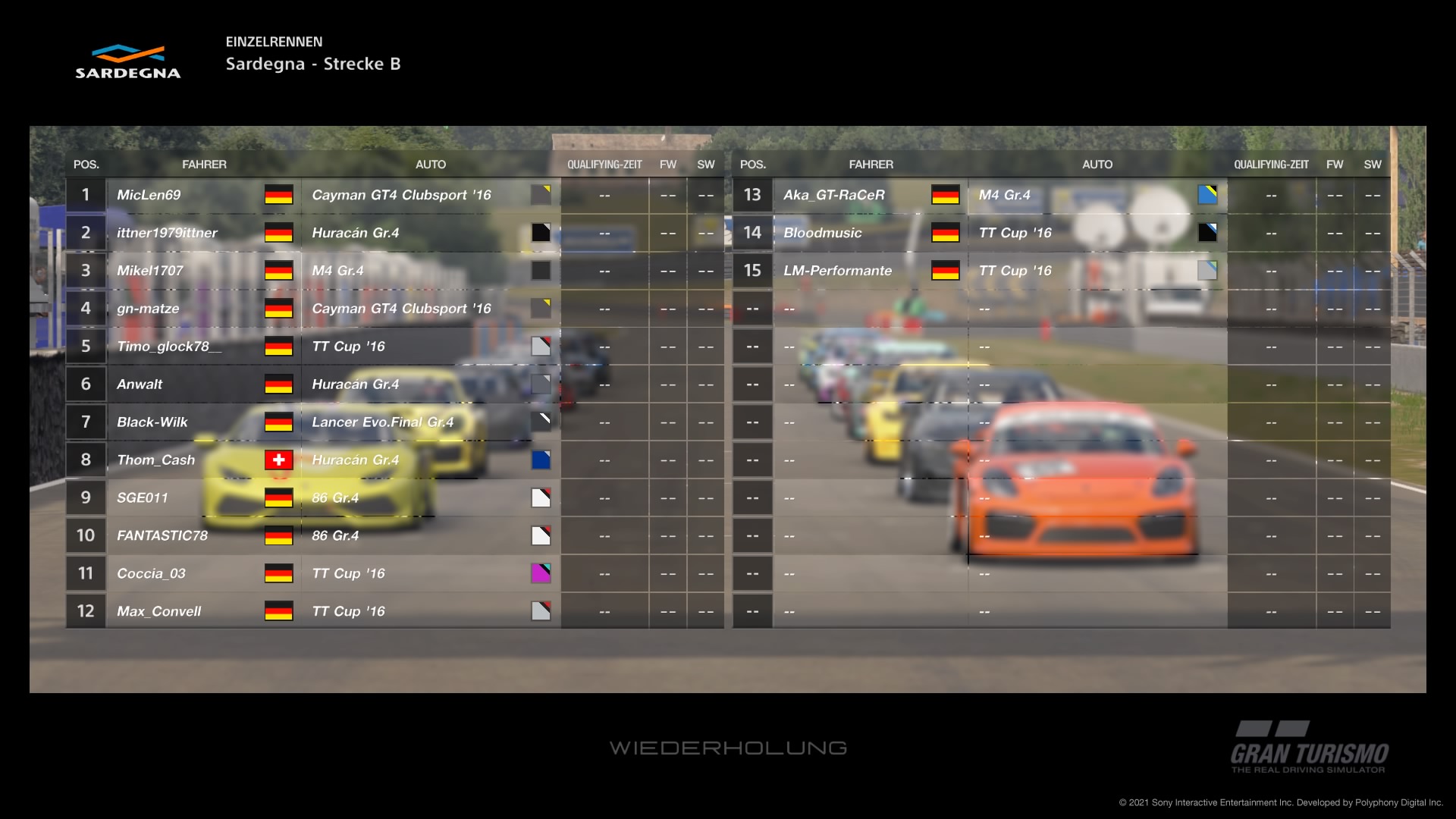Click the Sardegna track logo
This screenshot has height=819, width=1456.
click(127, 61)
